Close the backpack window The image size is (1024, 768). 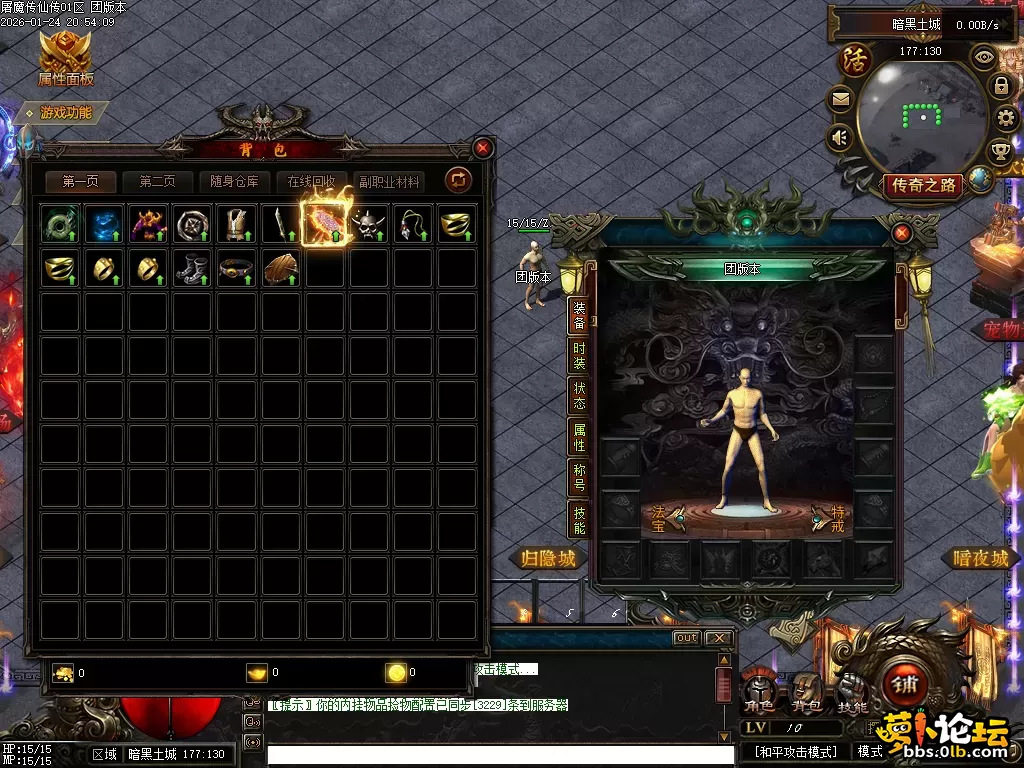483,148
